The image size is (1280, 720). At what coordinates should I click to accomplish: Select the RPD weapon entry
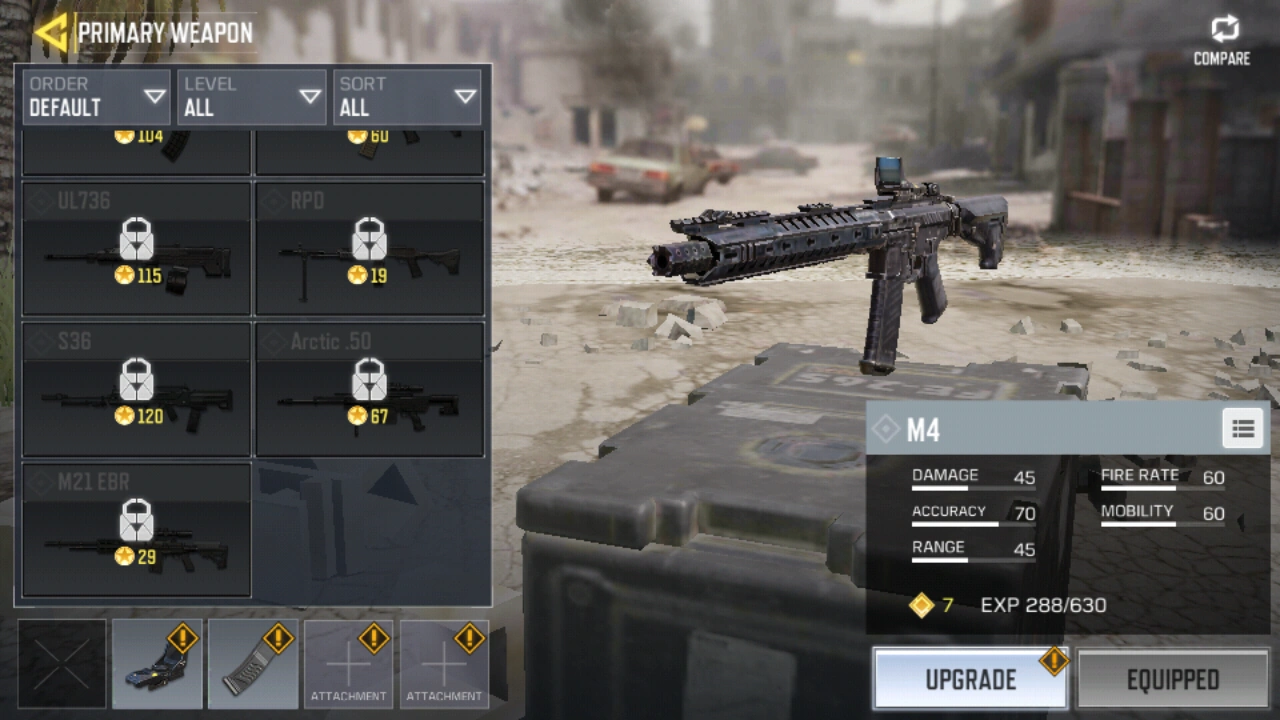(370, 248)
